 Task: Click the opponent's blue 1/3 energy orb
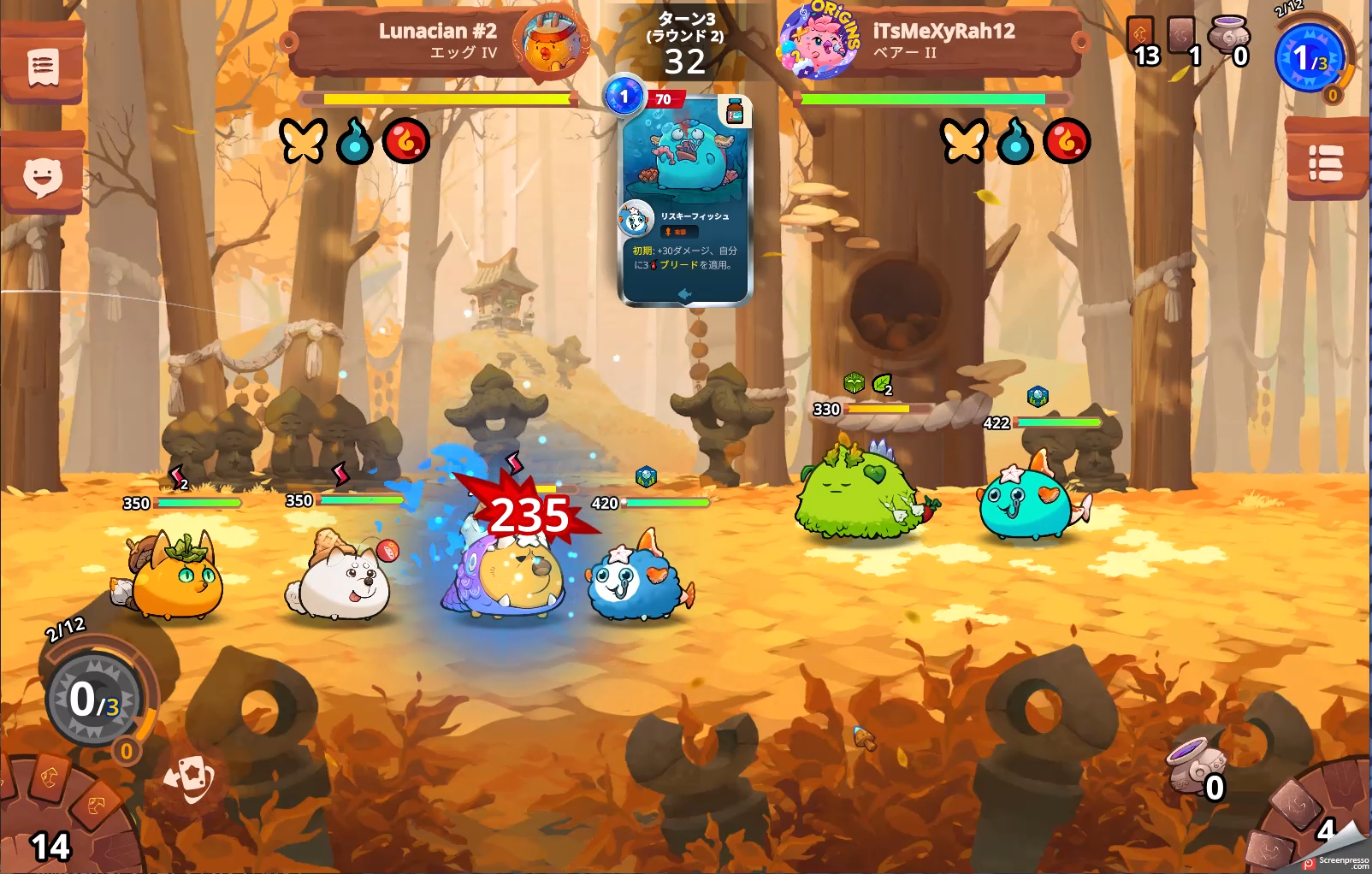point(1309,58)
